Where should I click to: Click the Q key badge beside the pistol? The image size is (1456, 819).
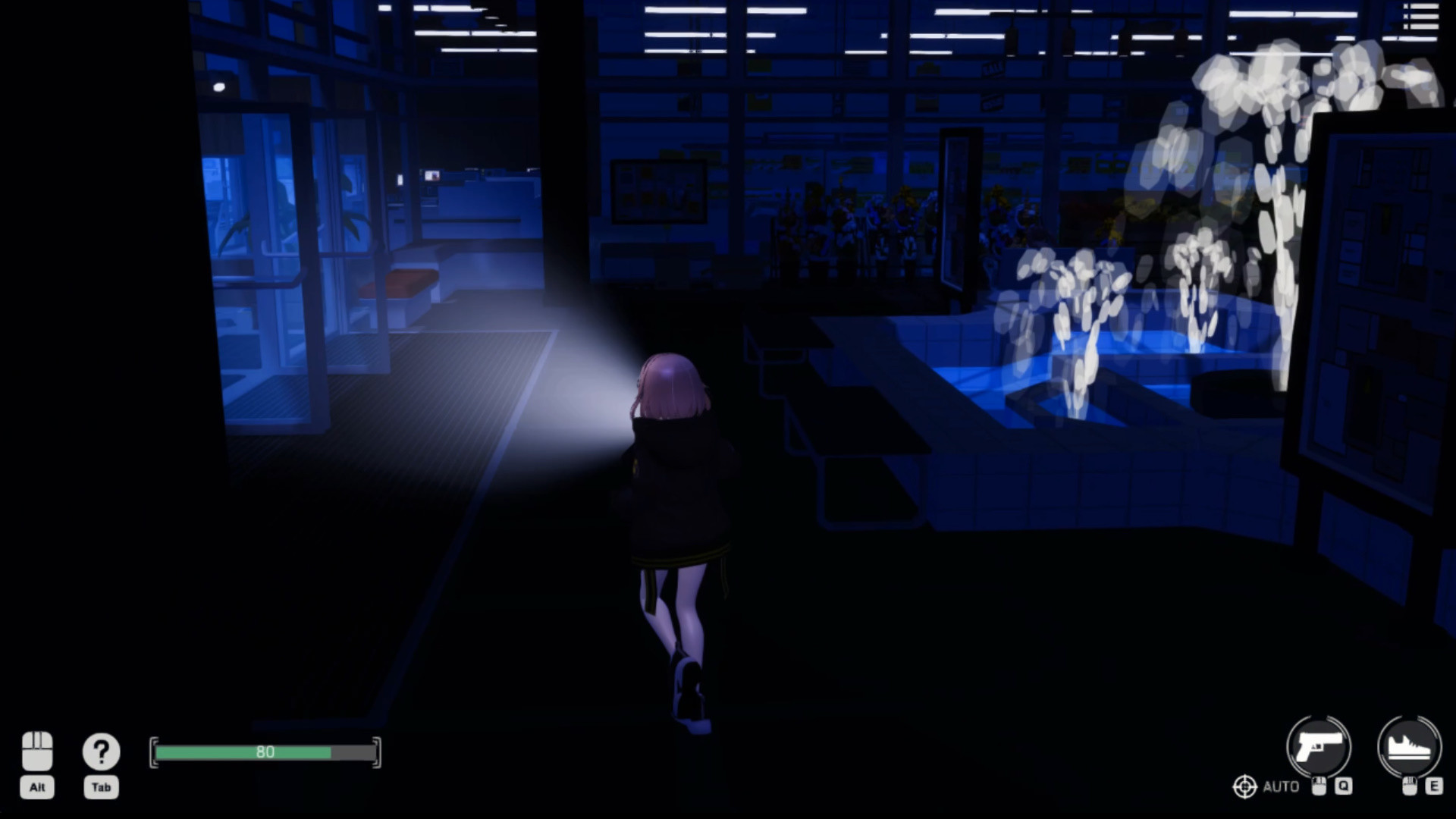[1344, 786]
